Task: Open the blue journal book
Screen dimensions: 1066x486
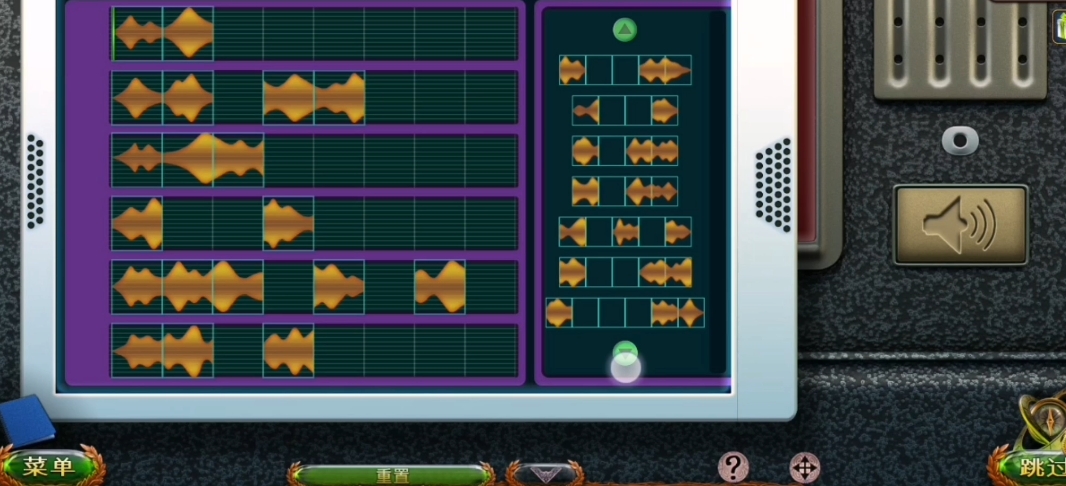Action: pyautogui.click(x=27, y=419)
